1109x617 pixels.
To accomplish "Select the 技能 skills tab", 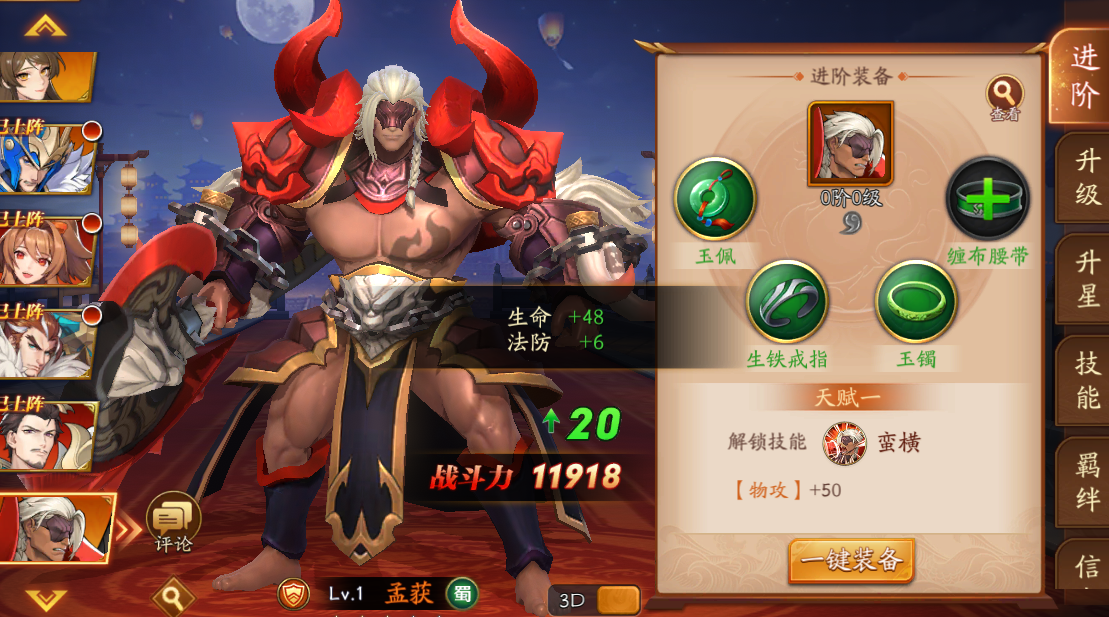I will tap(1086, 380).
